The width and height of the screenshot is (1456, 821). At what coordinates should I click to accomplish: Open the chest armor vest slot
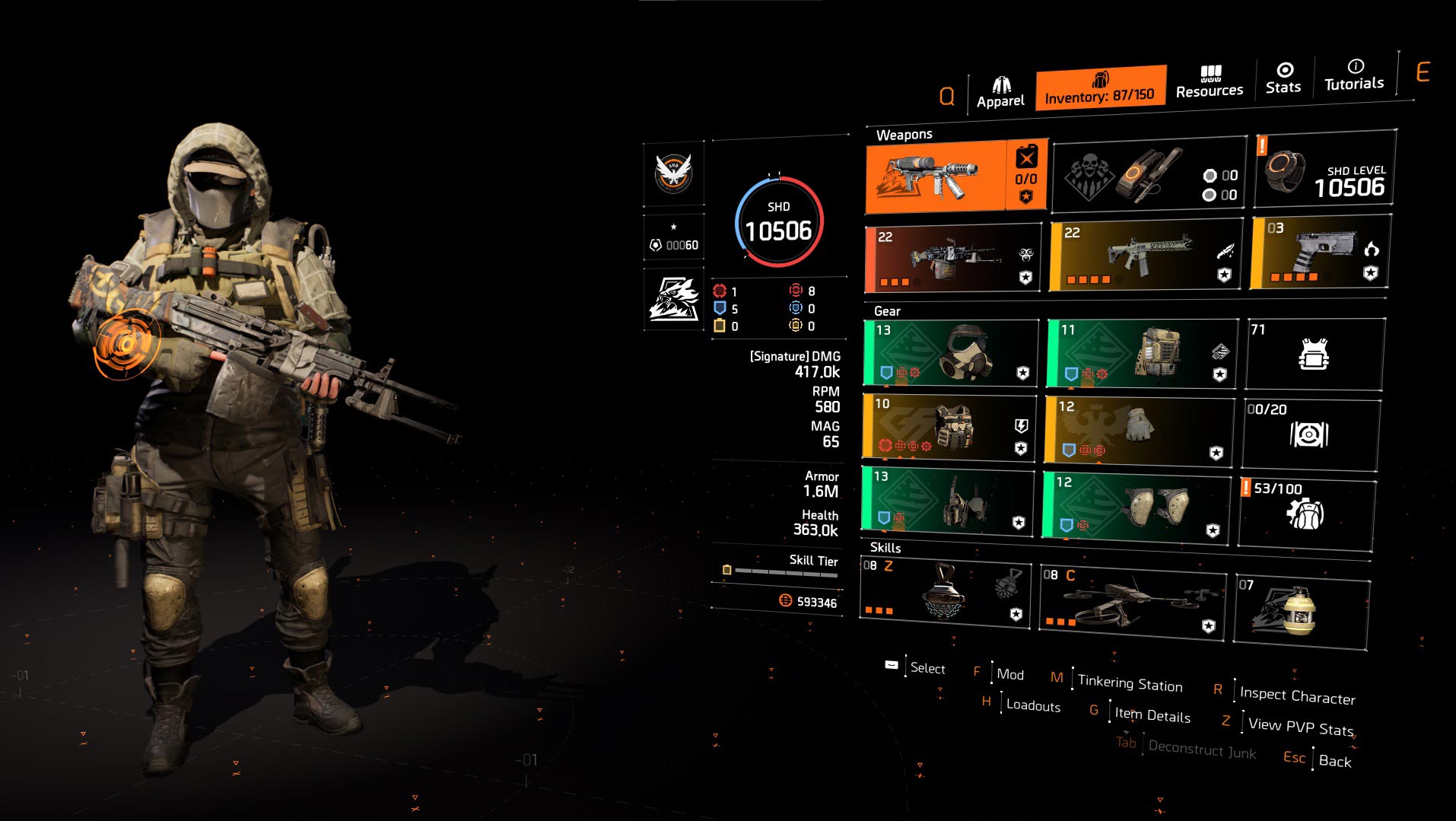(949, 427)
